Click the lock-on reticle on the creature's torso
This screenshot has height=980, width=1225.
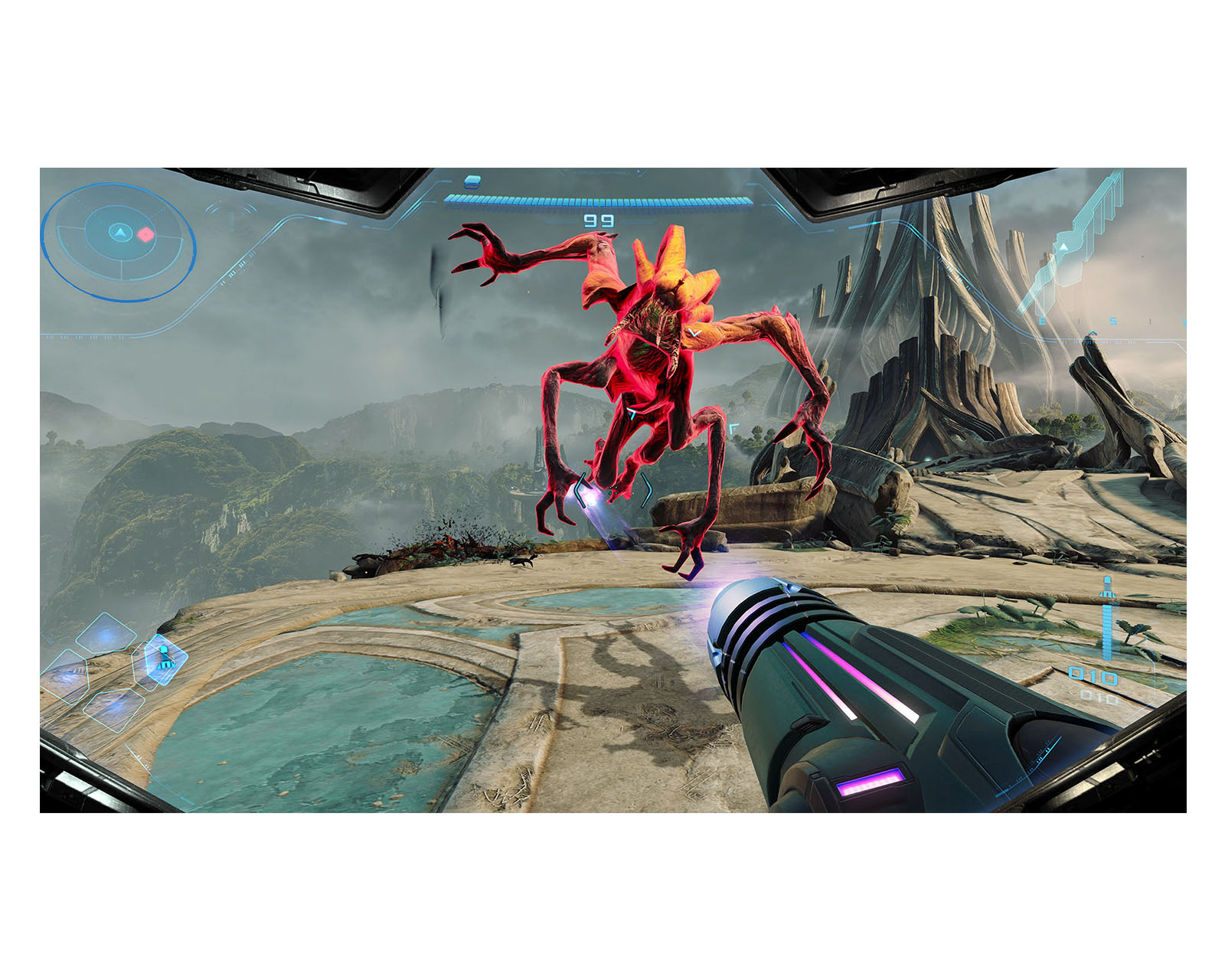[x=631, y=413]
